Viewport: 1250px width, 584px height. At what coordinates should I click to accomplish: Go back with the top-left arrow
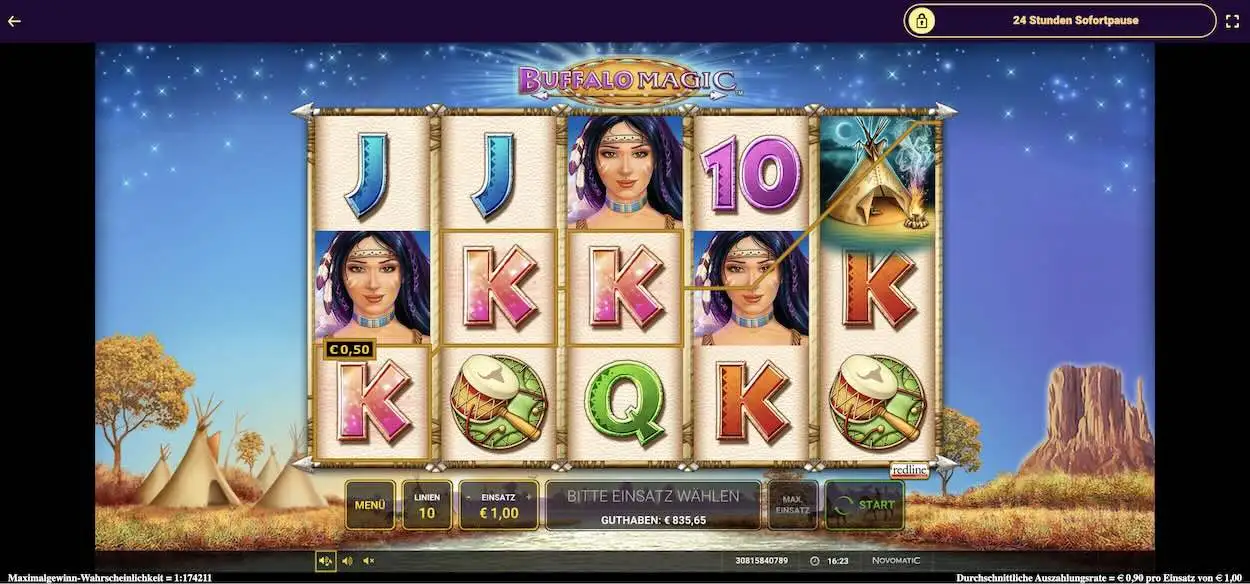(x=14, y=20)
